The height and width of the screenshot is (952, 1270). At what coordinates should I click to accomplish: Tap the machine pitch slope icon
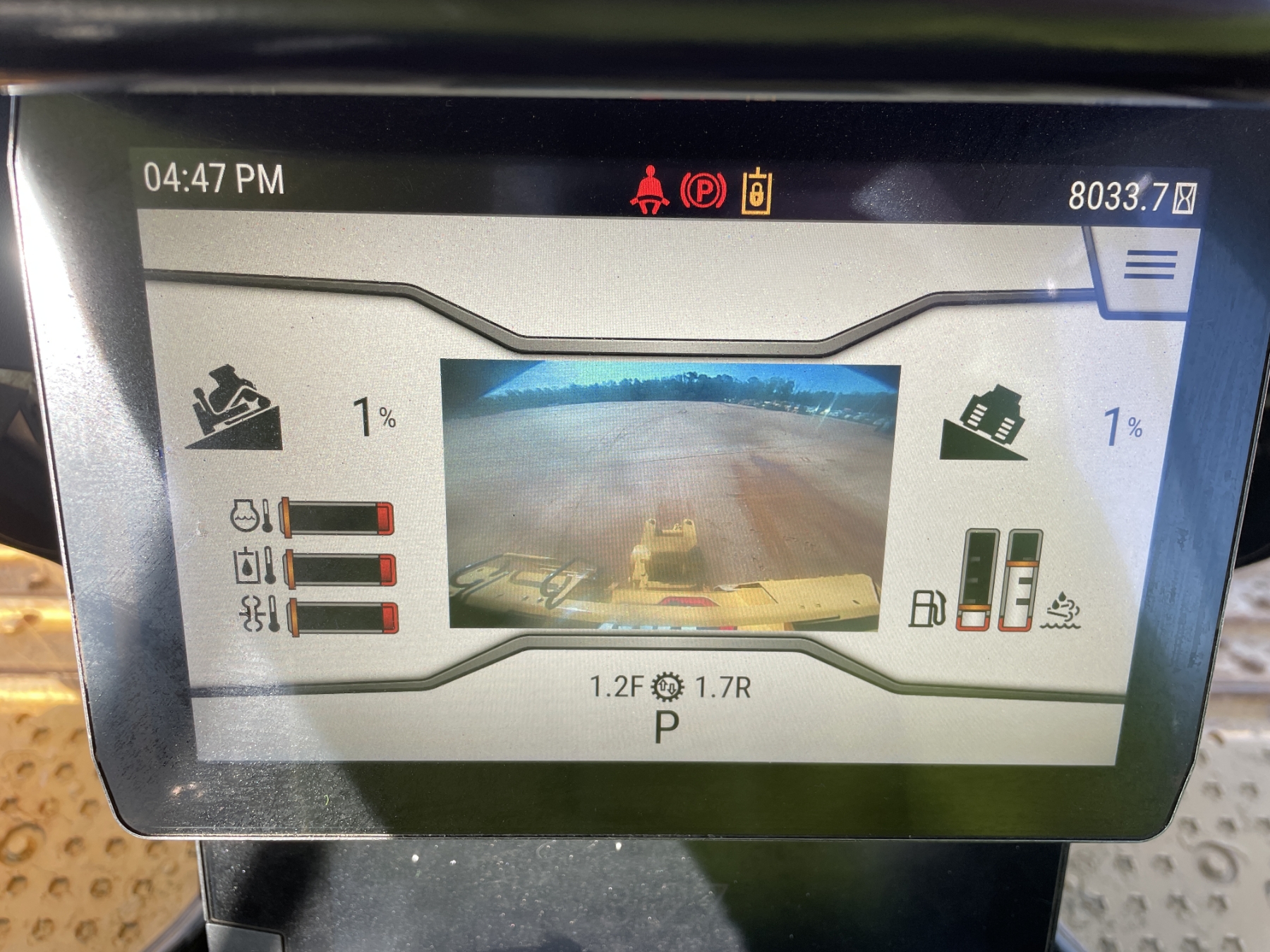click(x=234, y=408)
